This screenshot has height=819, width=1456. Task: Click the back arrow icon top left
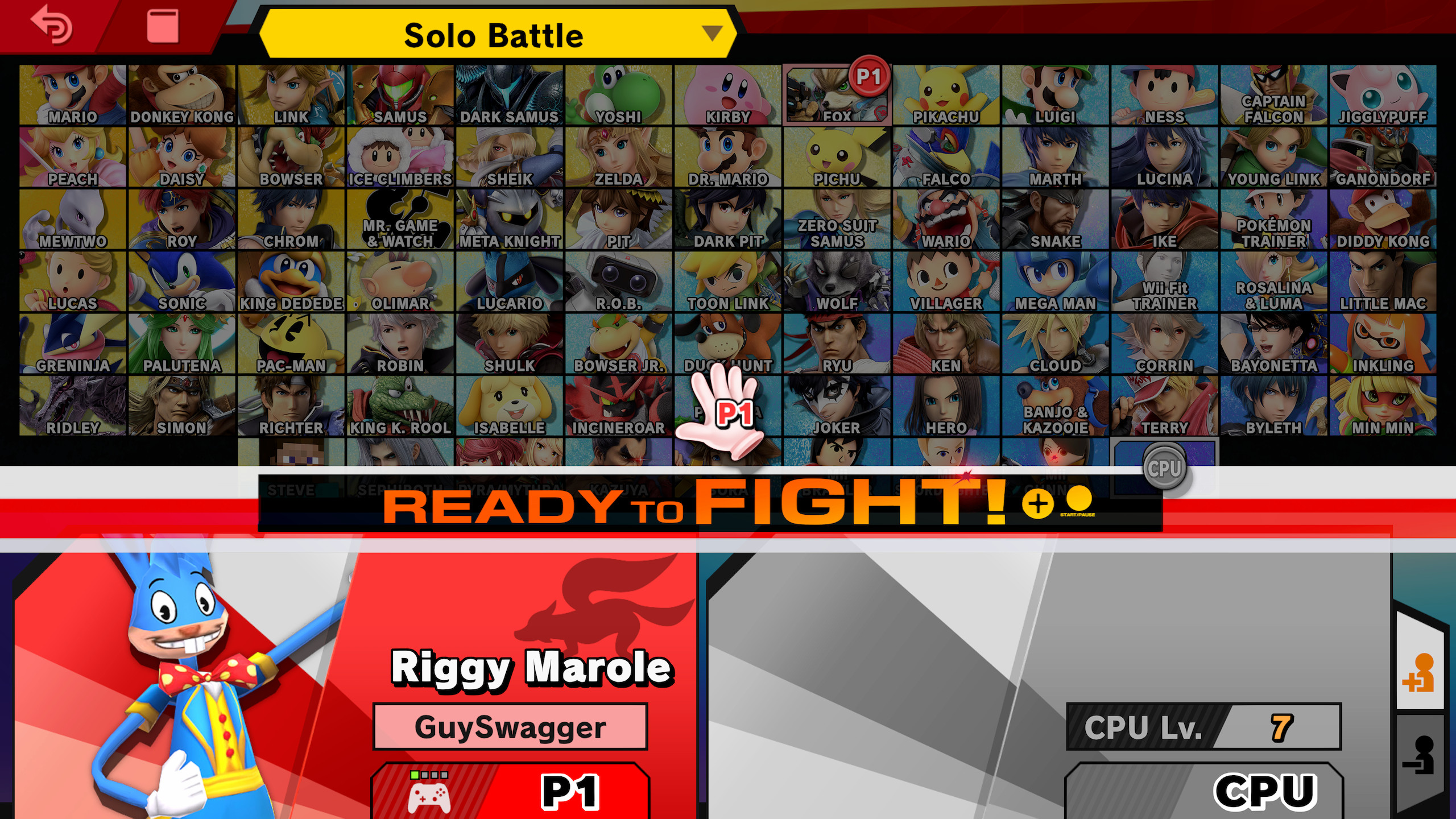[x=51, y=27]
